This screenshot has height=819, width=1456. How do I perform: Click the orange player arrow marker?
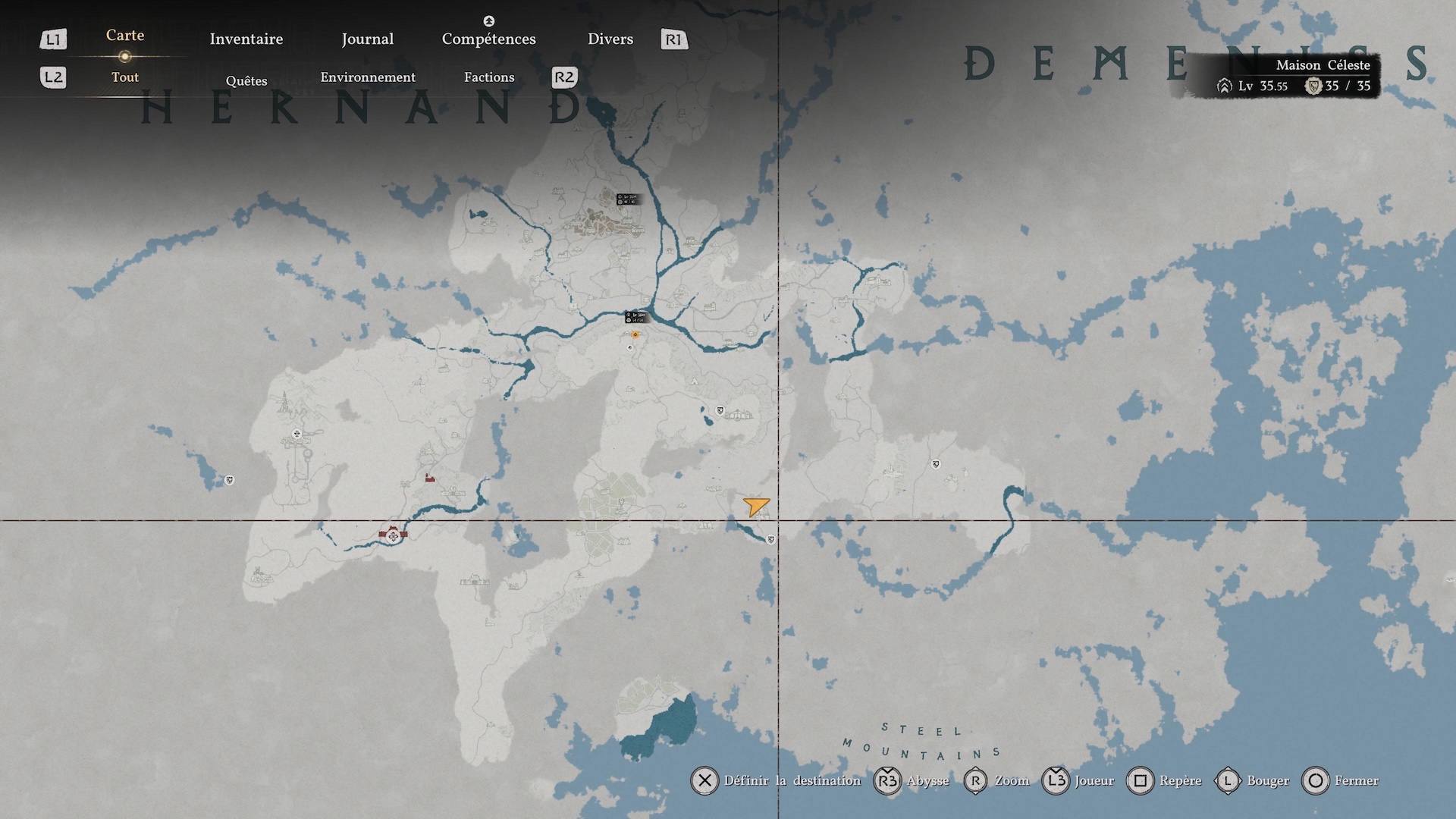tap(756, 506)
